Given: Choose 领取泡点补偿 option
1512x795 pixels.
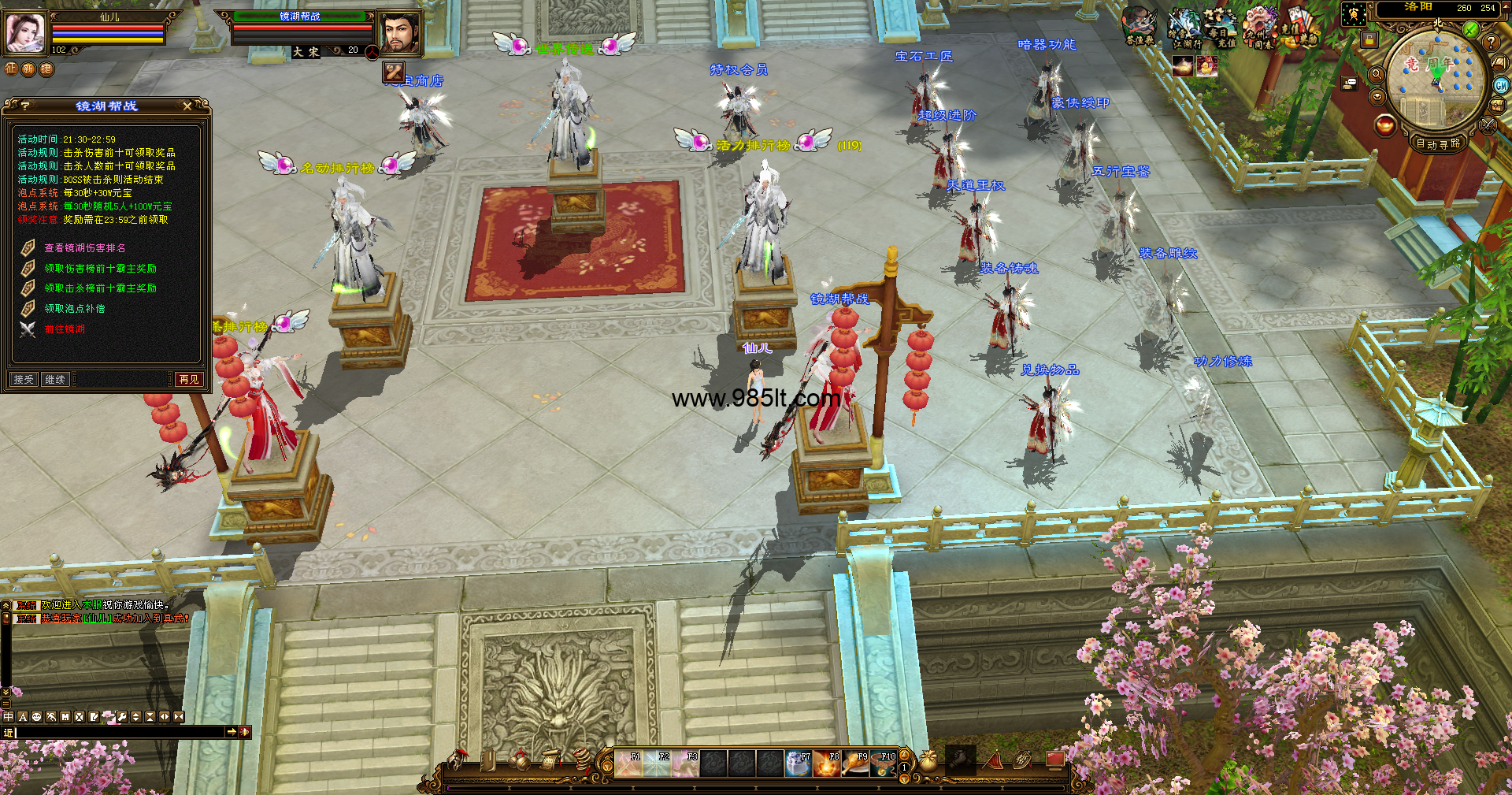Looking at the screenshot, I should [74, 309].
